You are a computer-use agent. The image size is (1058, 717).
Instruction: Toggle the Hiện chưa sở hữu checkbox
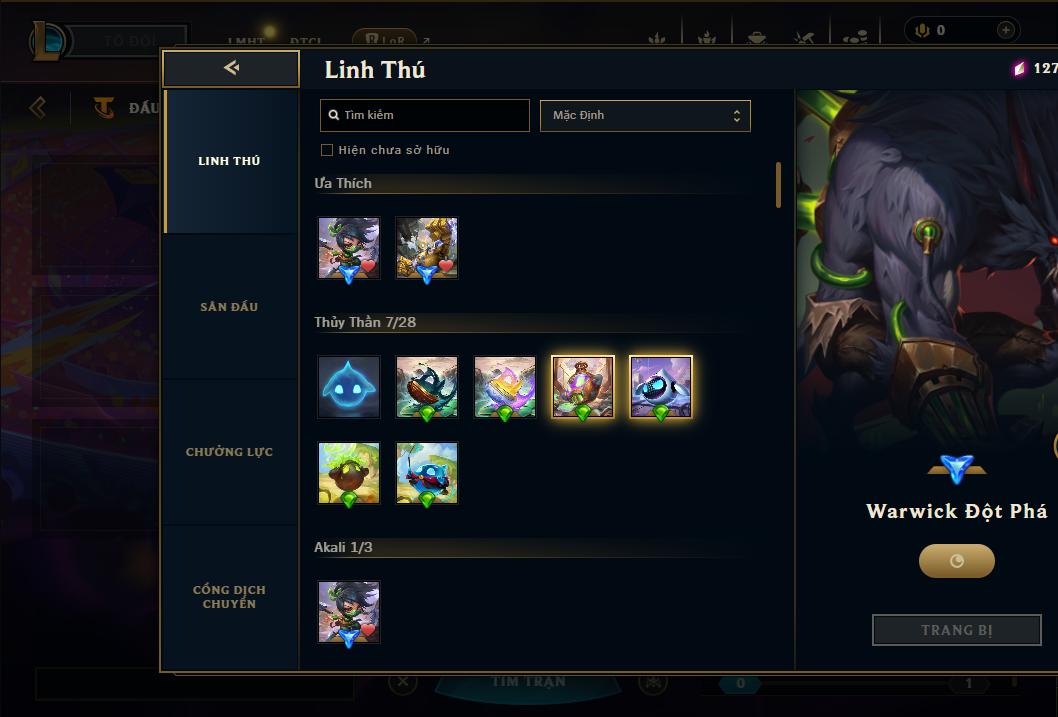point(327,150)
